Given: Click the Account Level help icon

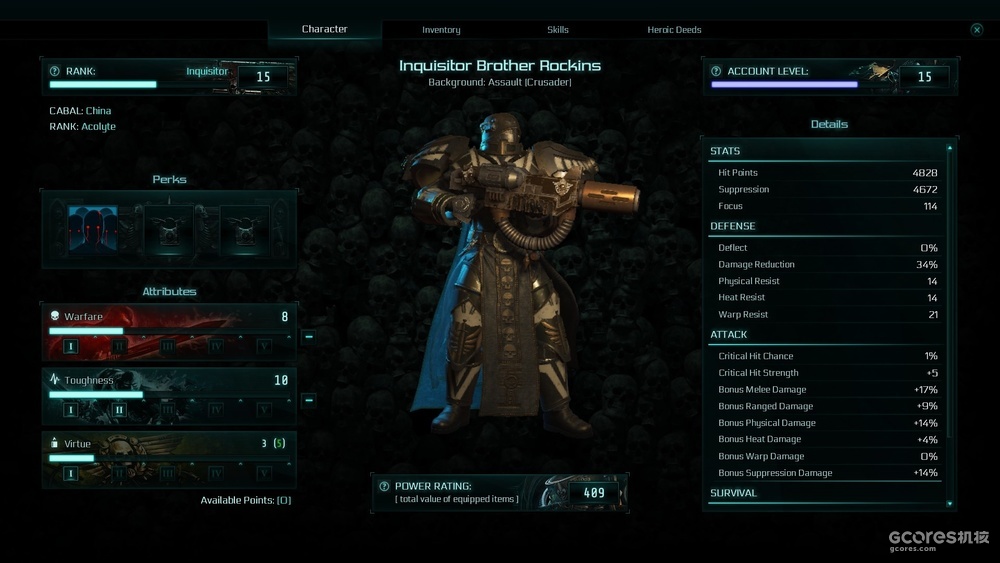Looking at the screenshot, I should click(716, 72).
